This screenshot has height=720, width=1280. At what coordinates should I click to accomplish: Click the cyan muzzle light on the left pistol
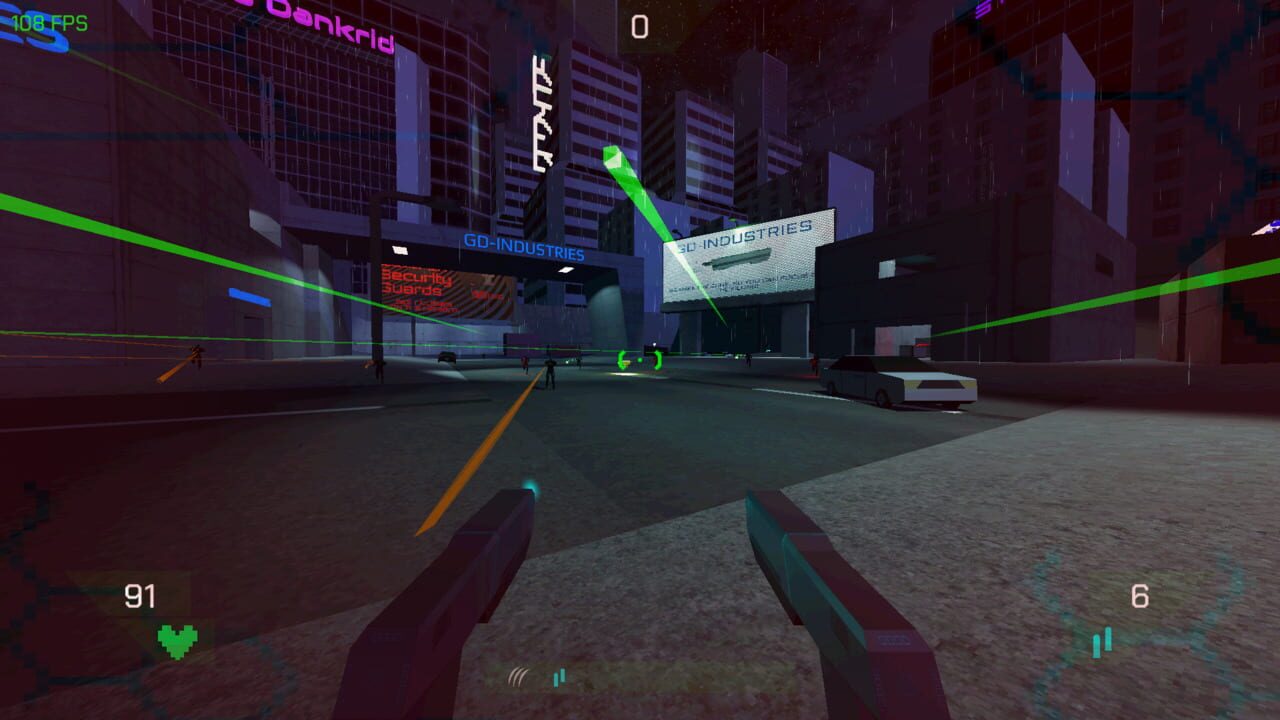(x=532, y=486)
